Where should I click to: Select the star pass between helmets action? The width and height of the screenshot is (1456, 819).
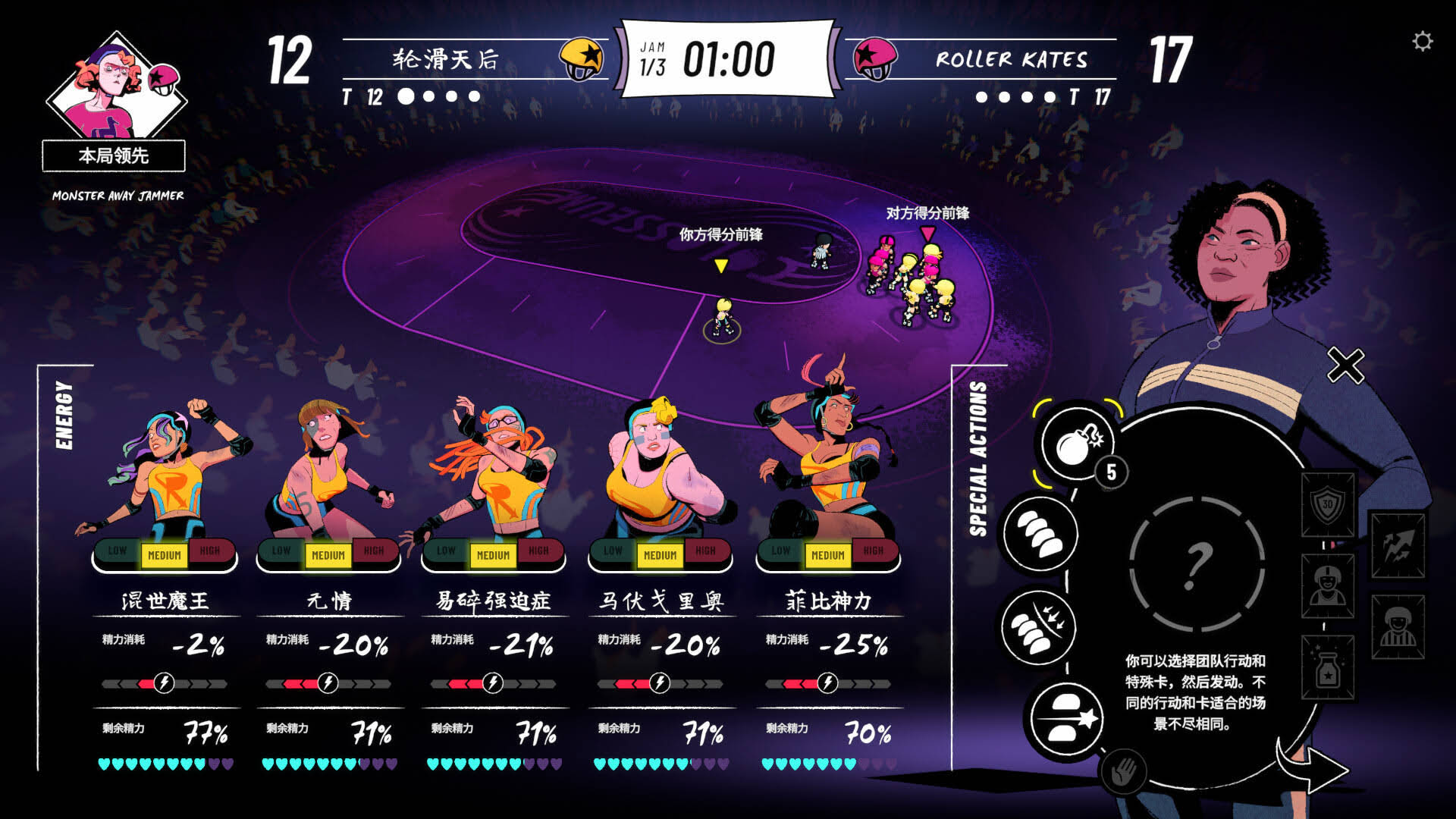[x=1067, y=718]
